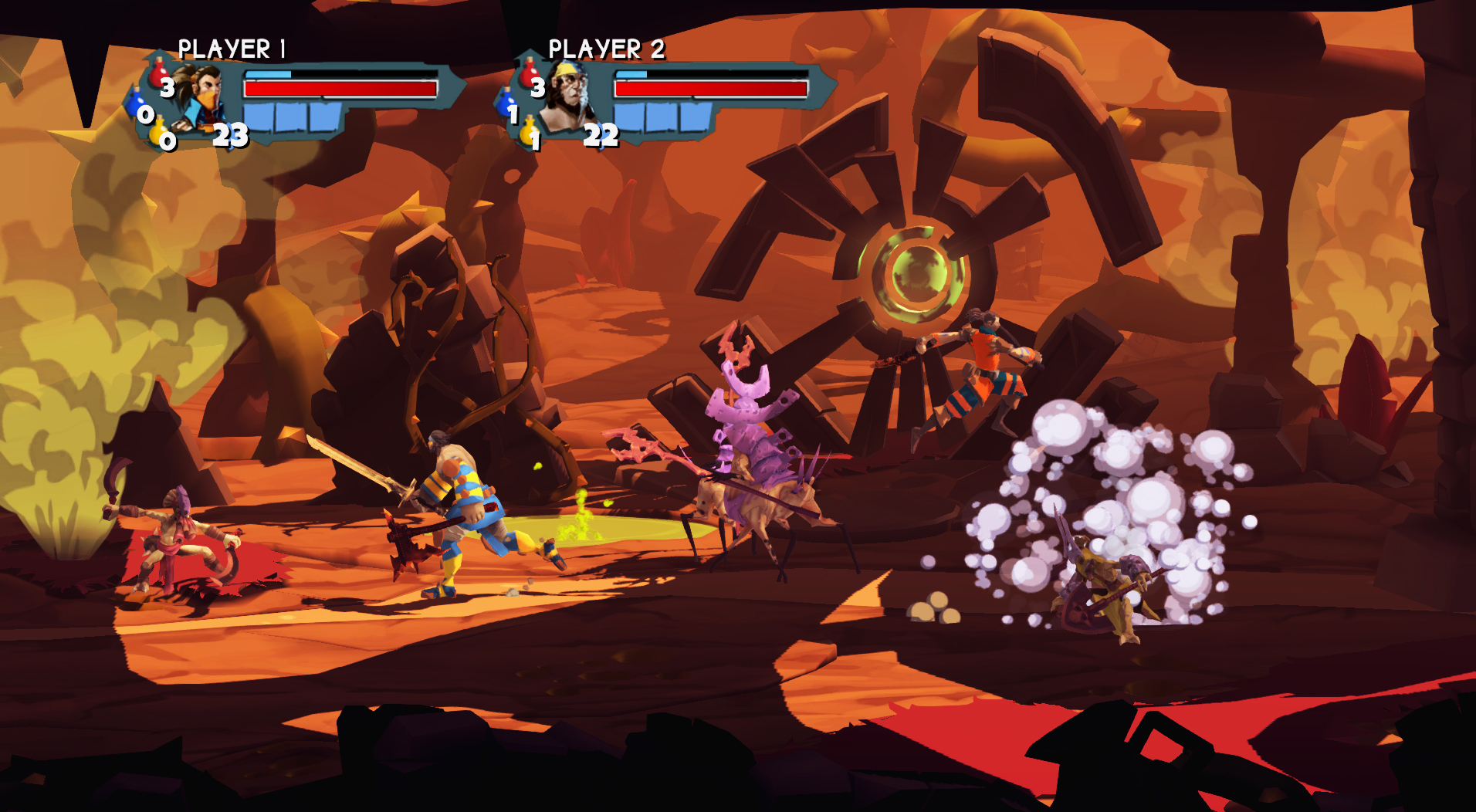The width and height of the screenshot is (1476, 812).
Task: Click Player 2's level number 22
Action: (x=601, y=136)
